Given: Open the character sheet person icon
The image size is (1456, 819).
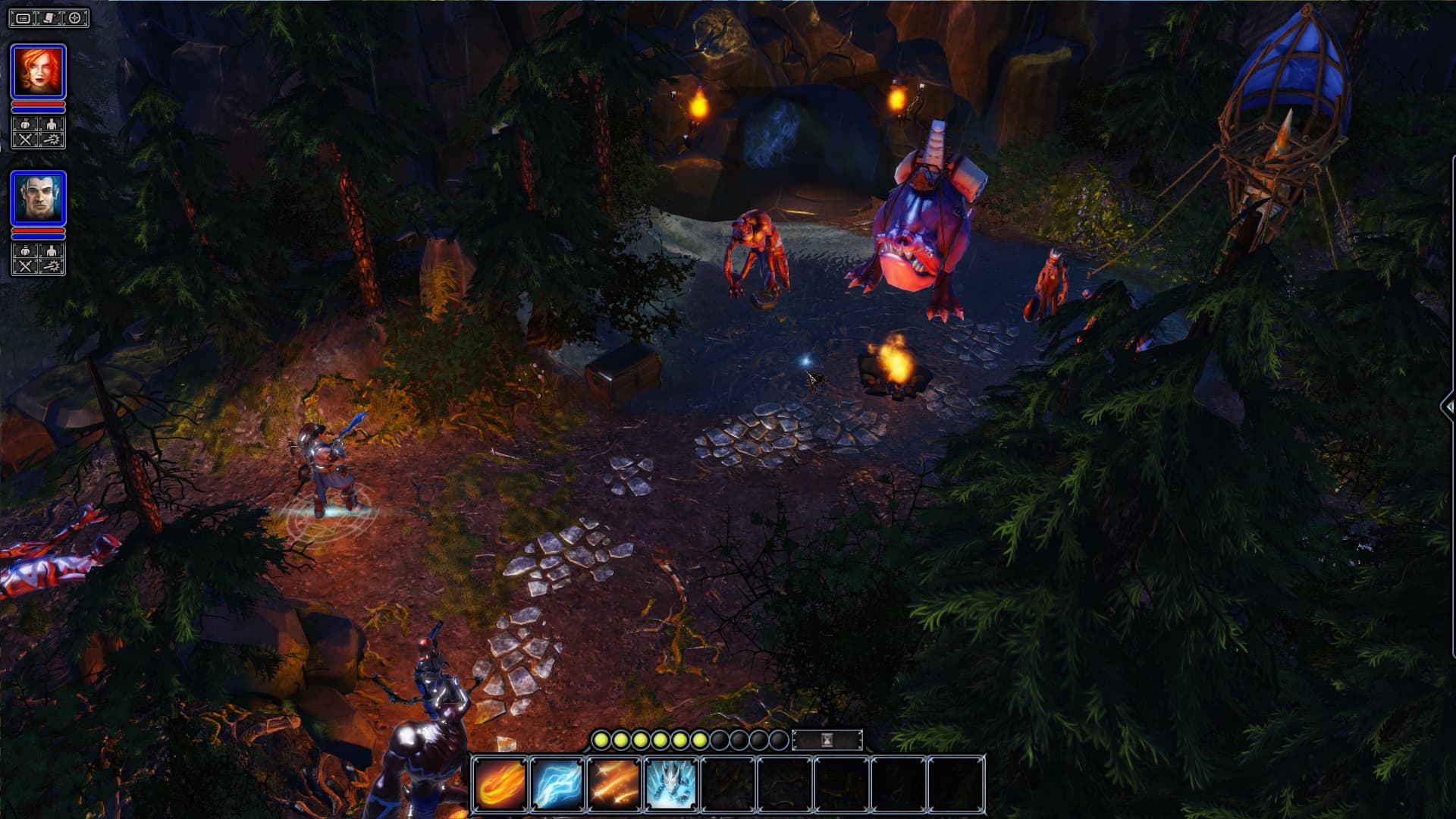Looking at the screenshot, I should (x=50, y=123).
